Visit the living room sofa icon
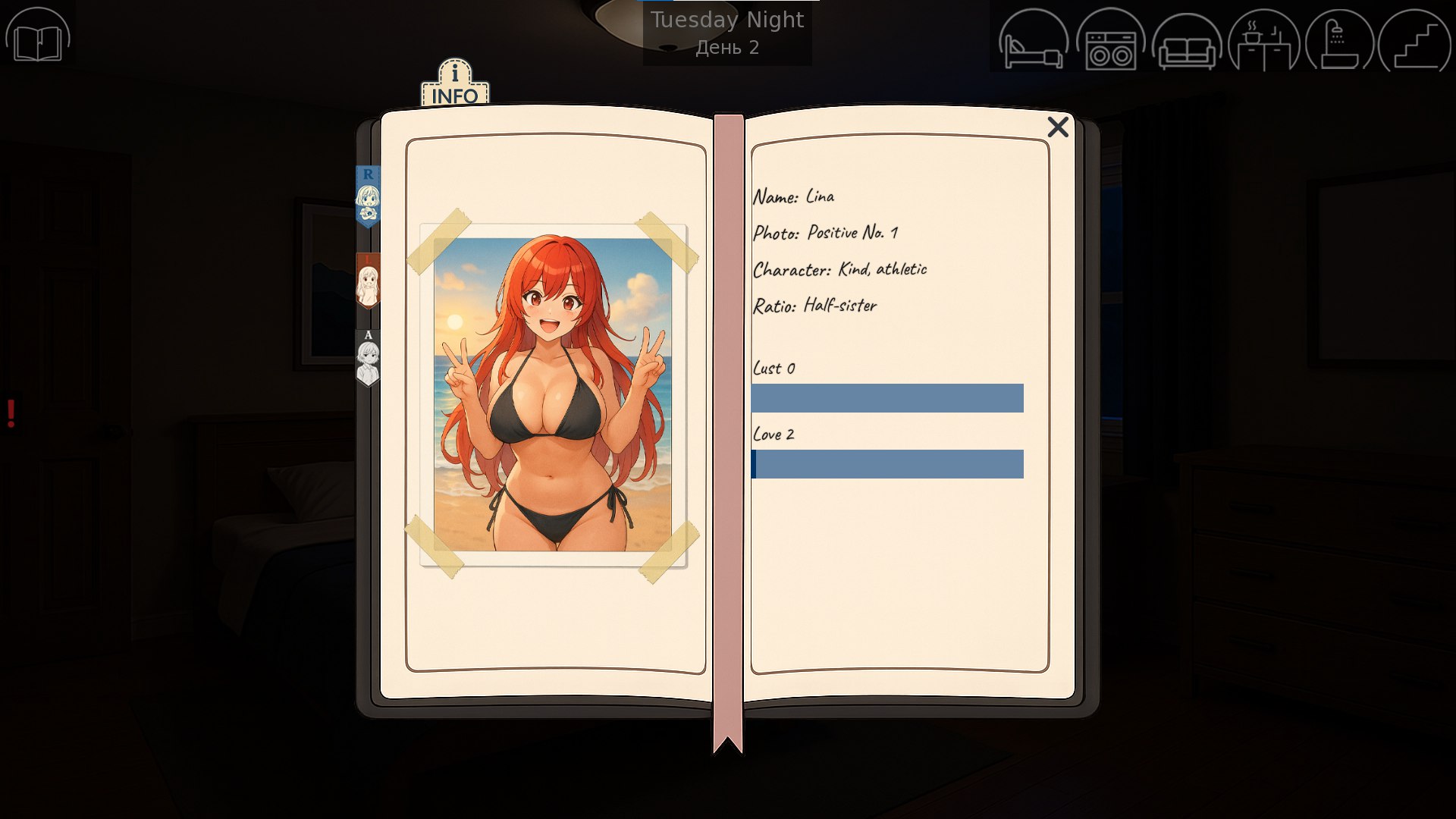The image size is (1456, 819). pyautogui.click(x=1188, y=43)
